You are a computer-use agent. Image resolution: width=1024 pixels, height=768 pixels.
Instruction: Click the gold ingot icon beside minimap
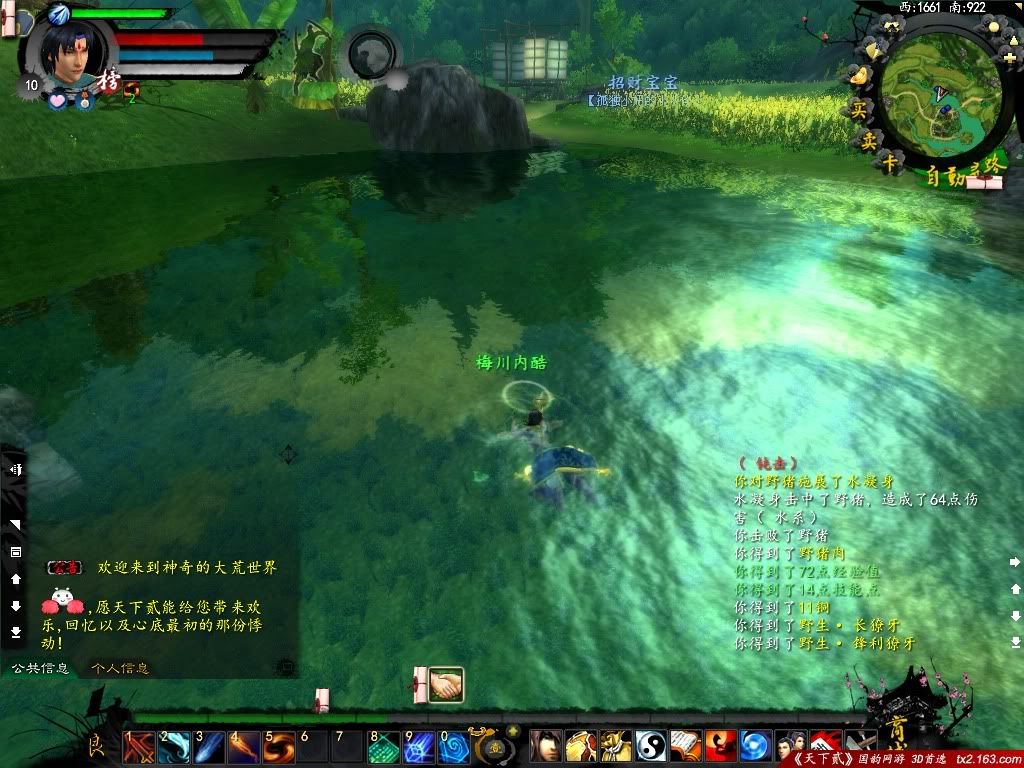pyautogui.click(x=857, y=74)
